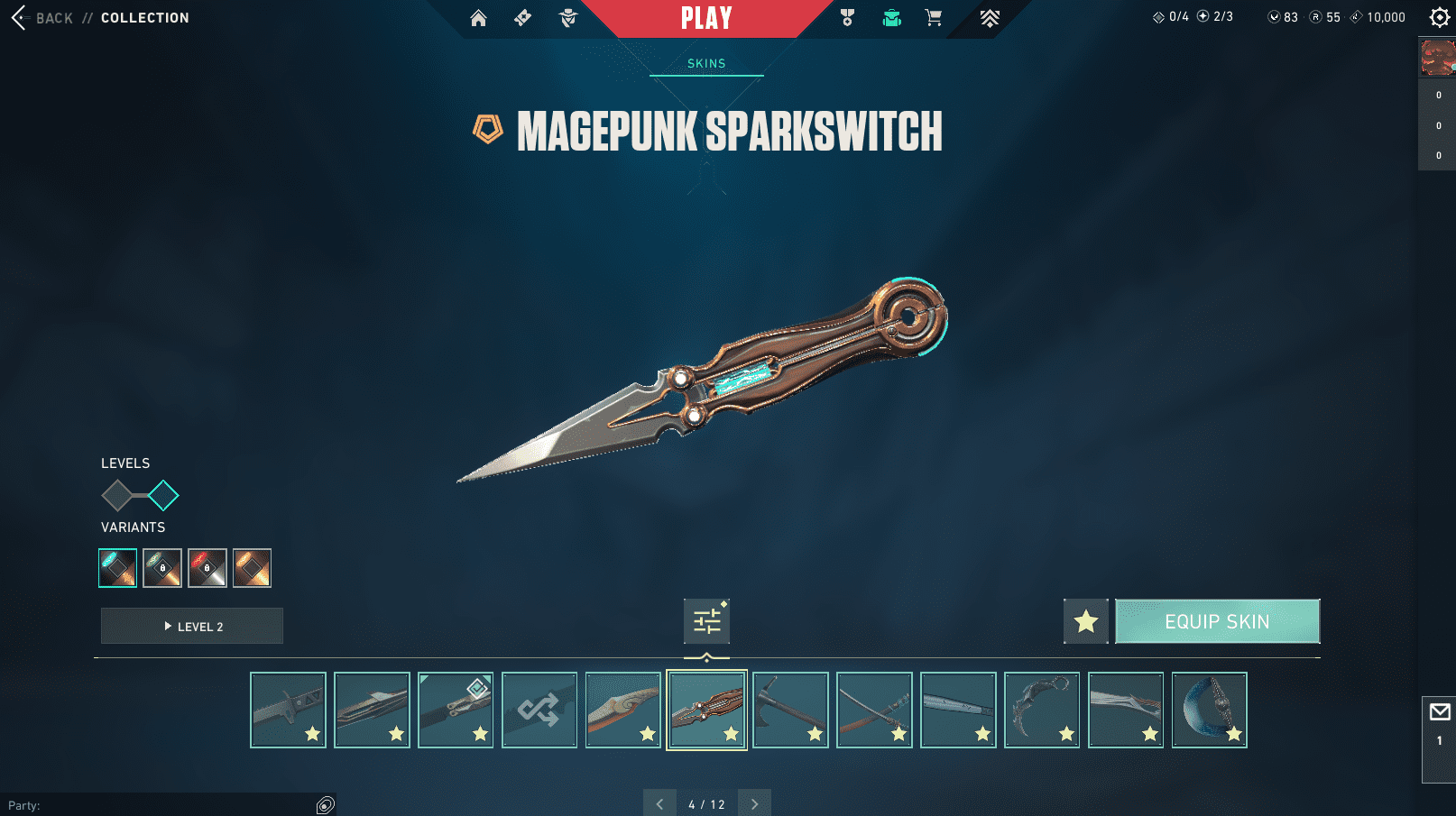
Task: Open the store shopping cart icon
Action: coord(934,18)
